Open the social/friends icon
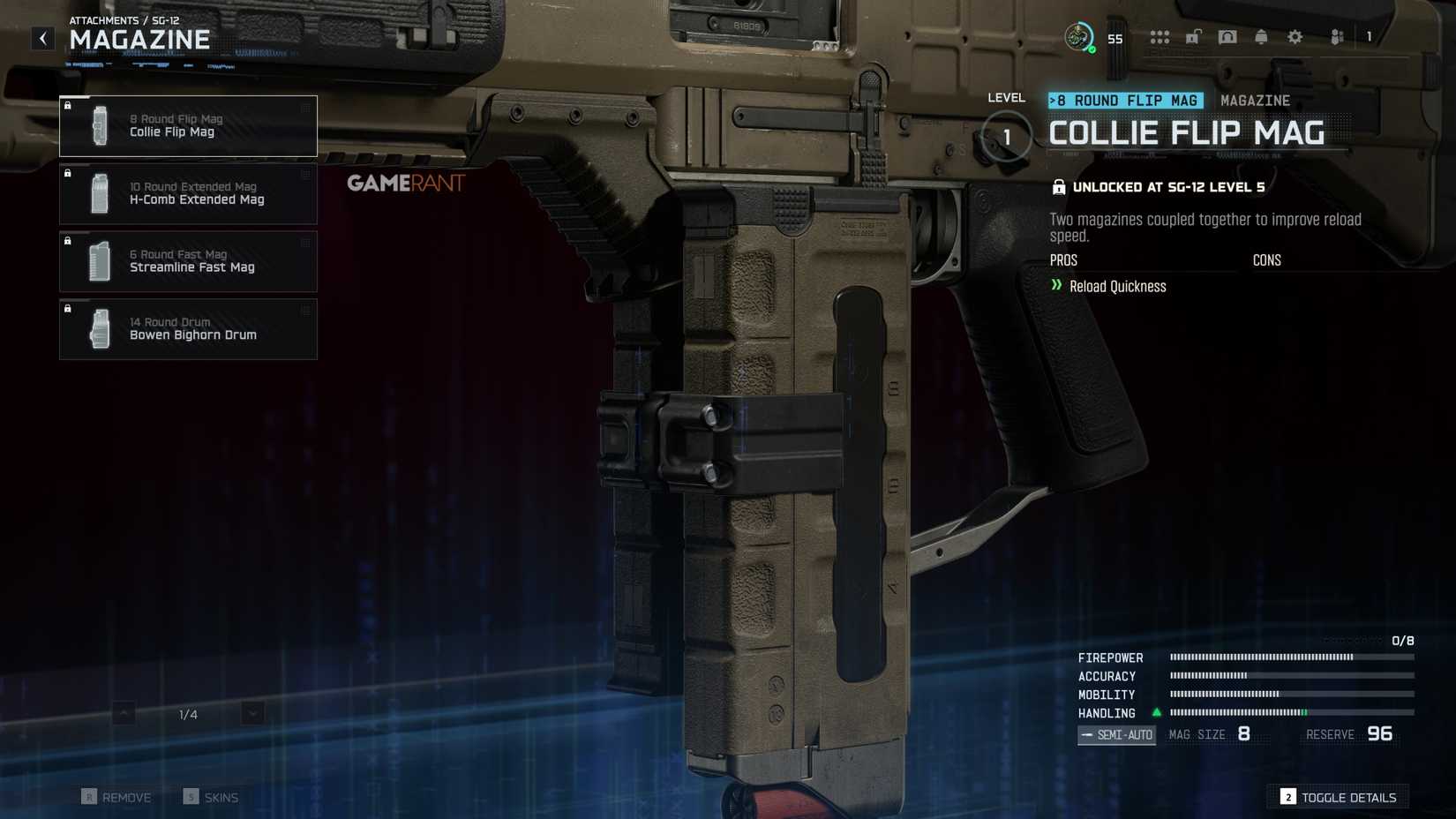Viewport: 1456px width, 819px height. point(1335,37)
